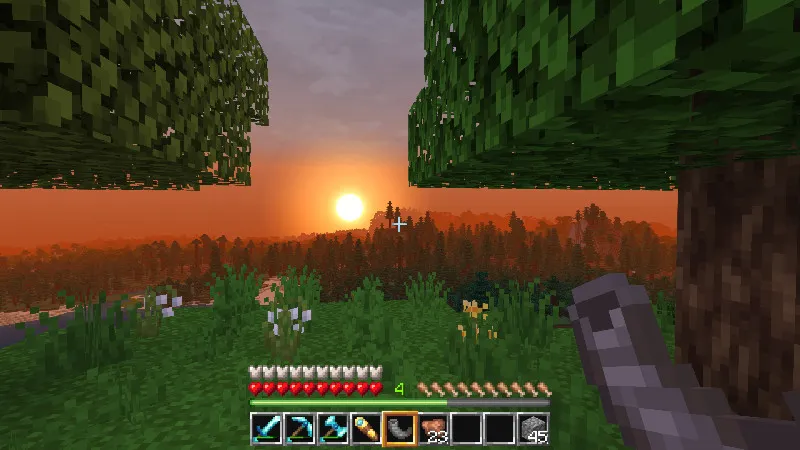Choose the cobblestone stack of 45
Image resolution: width=800 pixels, height=450 pixels.
pos(533,429)
